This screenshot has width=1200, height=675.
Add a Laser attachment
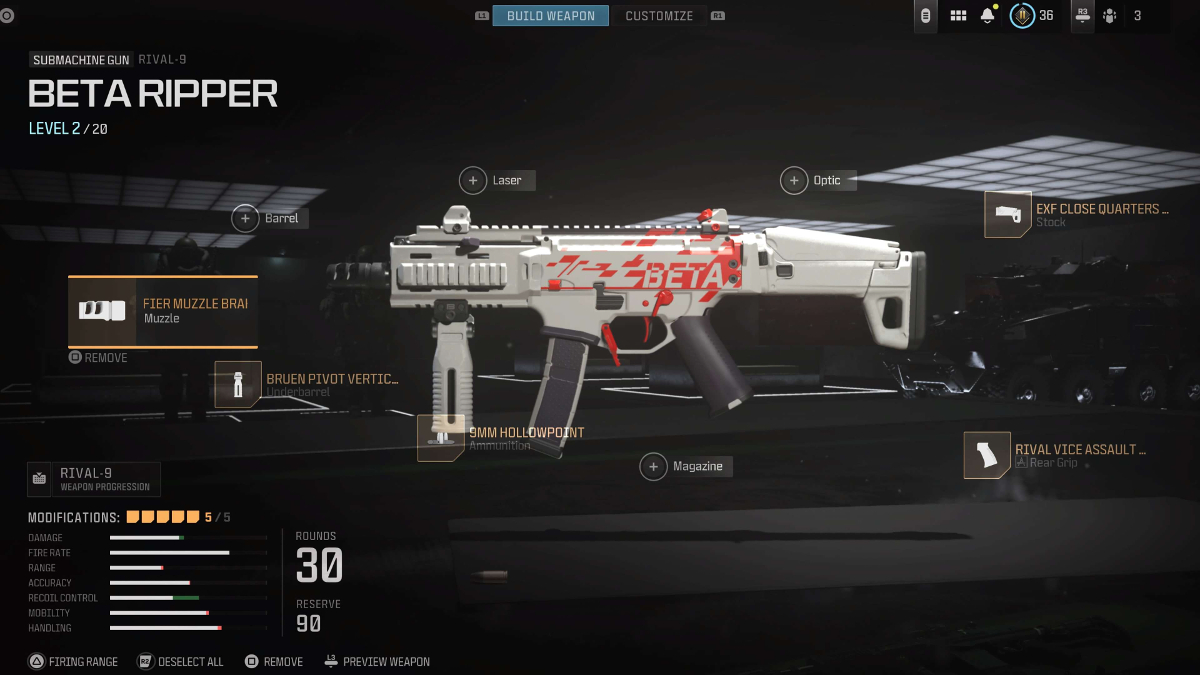tap(473, 181)
